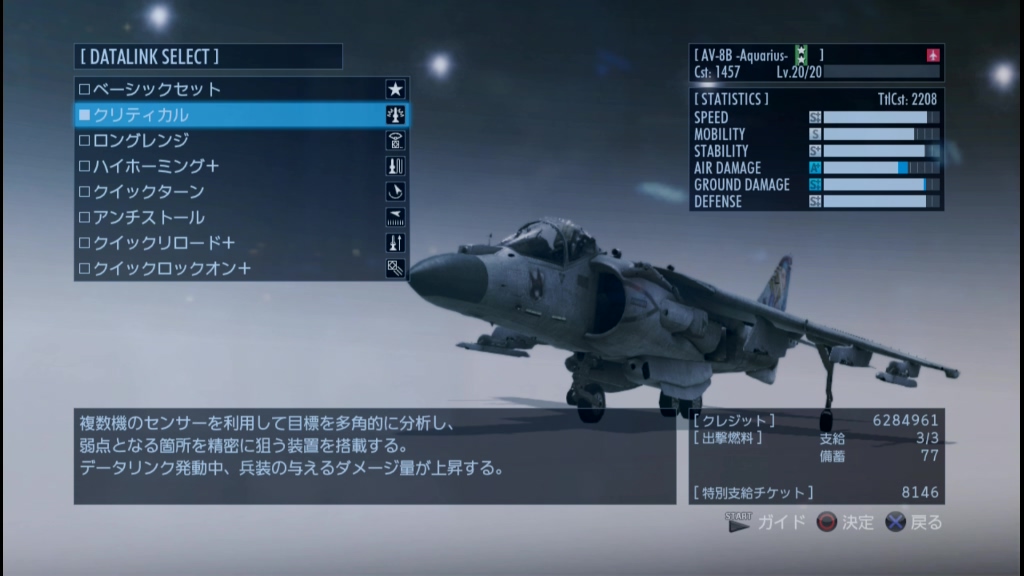Screen dimensions: 1024x576
Task: Select the ロングレンジ datalink option
Action: 240,141
